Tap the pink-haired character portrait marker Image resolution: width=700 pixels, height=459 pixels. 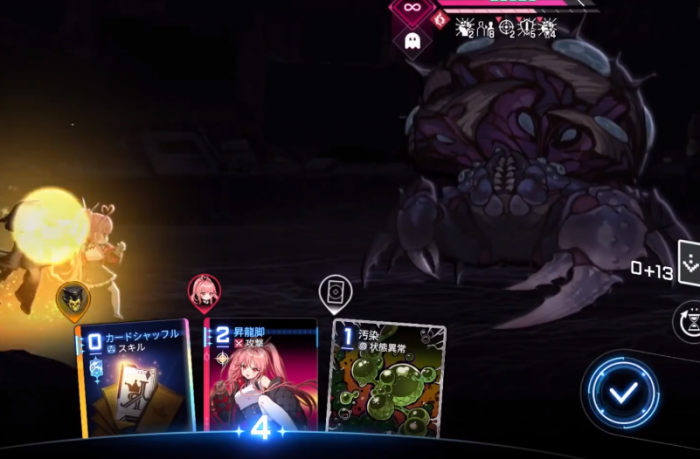click(x=204, y=292)
